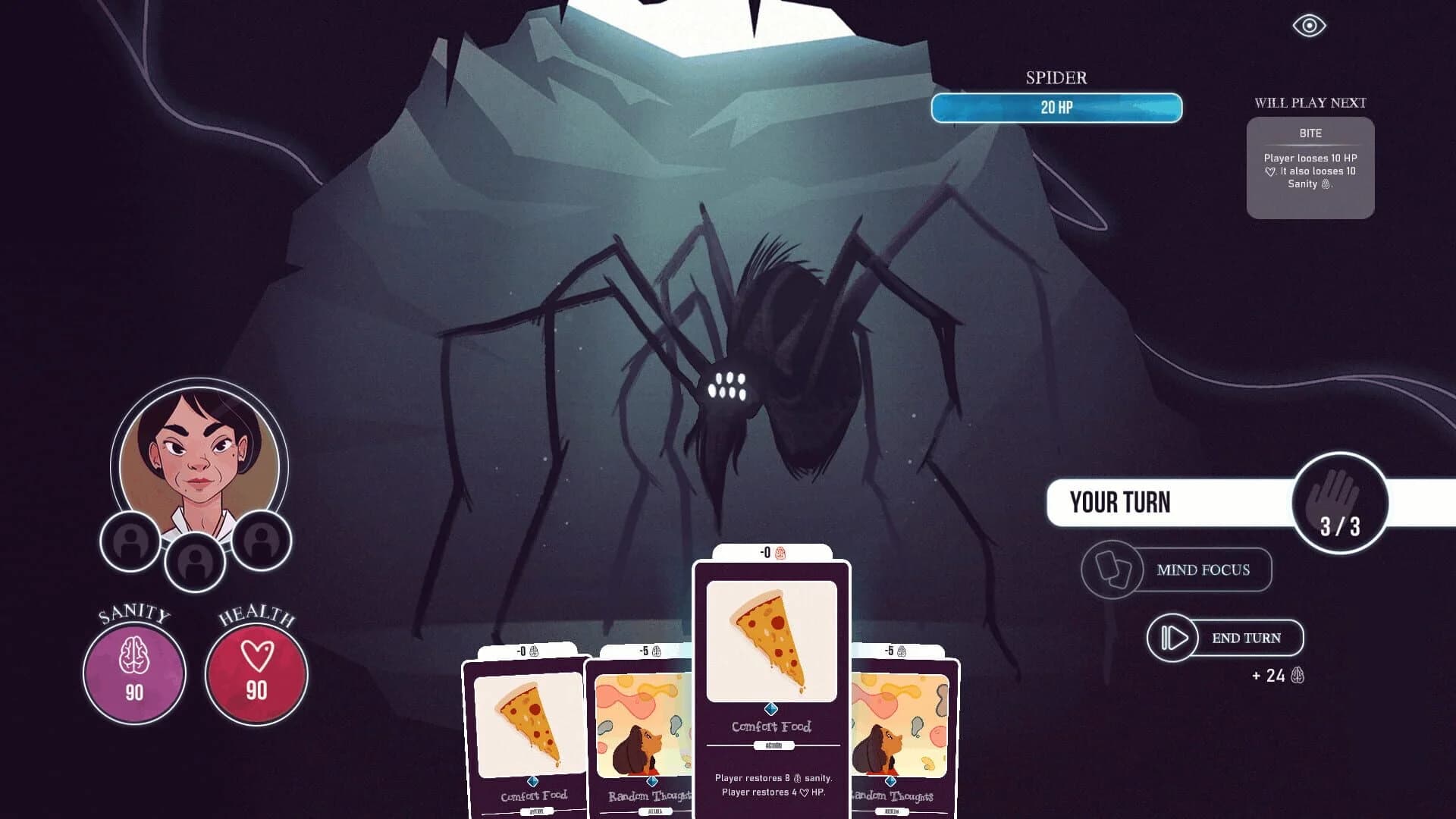The width and height of the screenshot is (1456, 819).
Task: Select the Your Turn banner
Action: coord(1119,502)
